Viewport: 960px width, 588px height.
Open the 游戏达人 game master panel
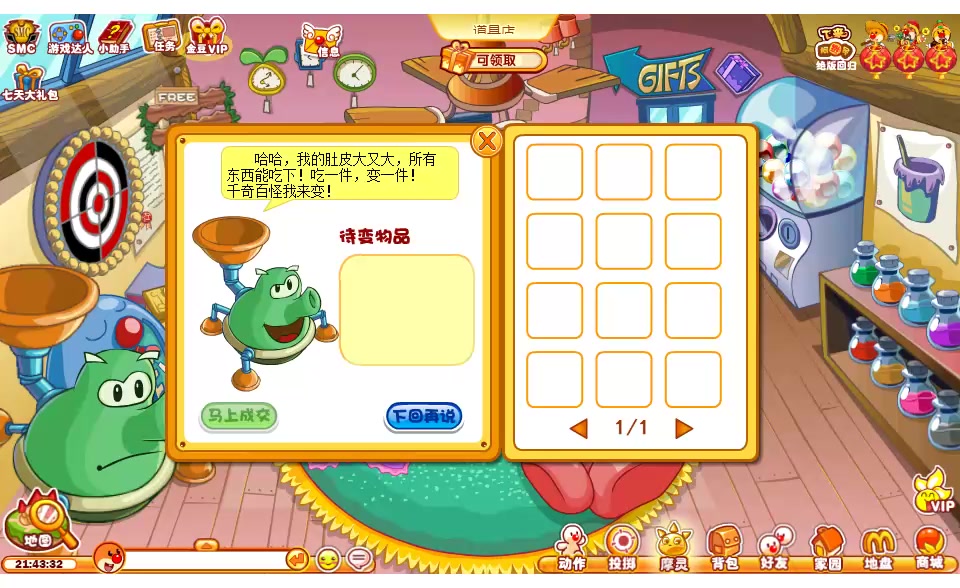pyautogui.click(x=68, y=37)
